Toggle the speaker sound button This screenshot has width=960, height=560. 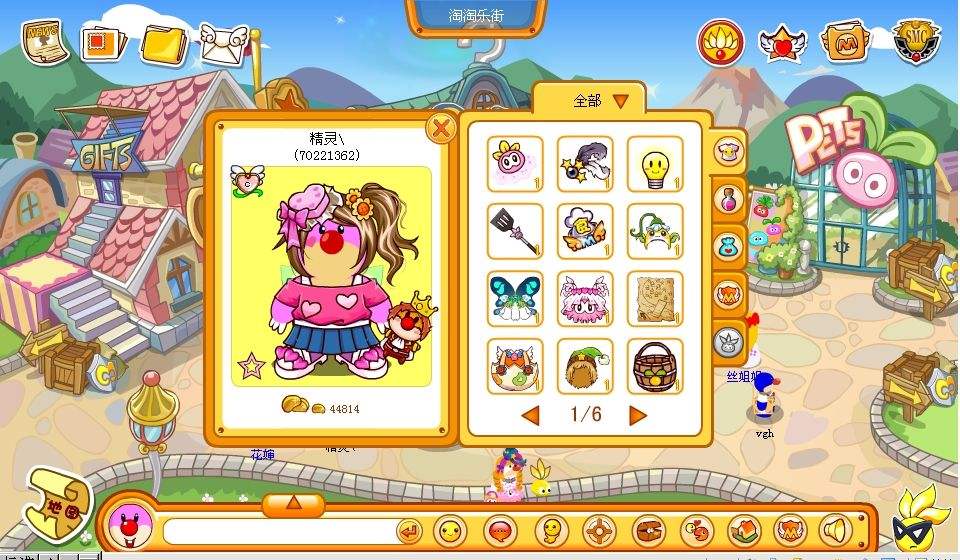(835, 530)
